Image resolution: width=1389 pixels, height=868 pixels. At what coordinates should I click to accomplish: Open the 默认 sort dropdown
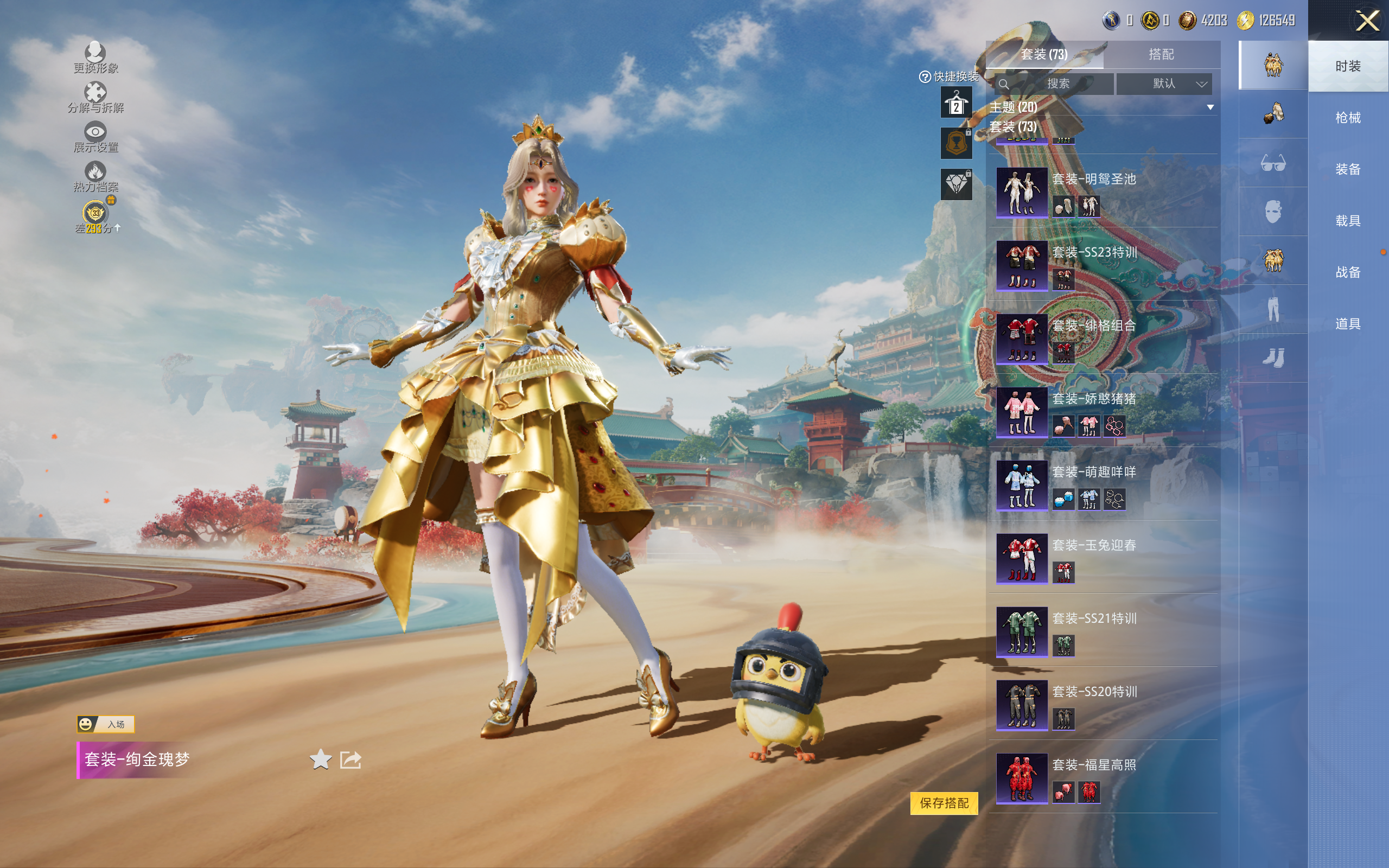[x=1164, y=84]
